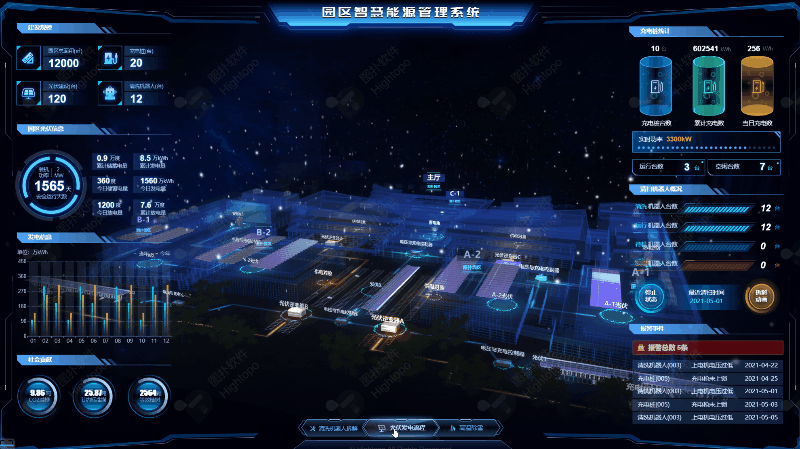Select the 主厅 building marker
800x449 pixels.
[433, 177]
